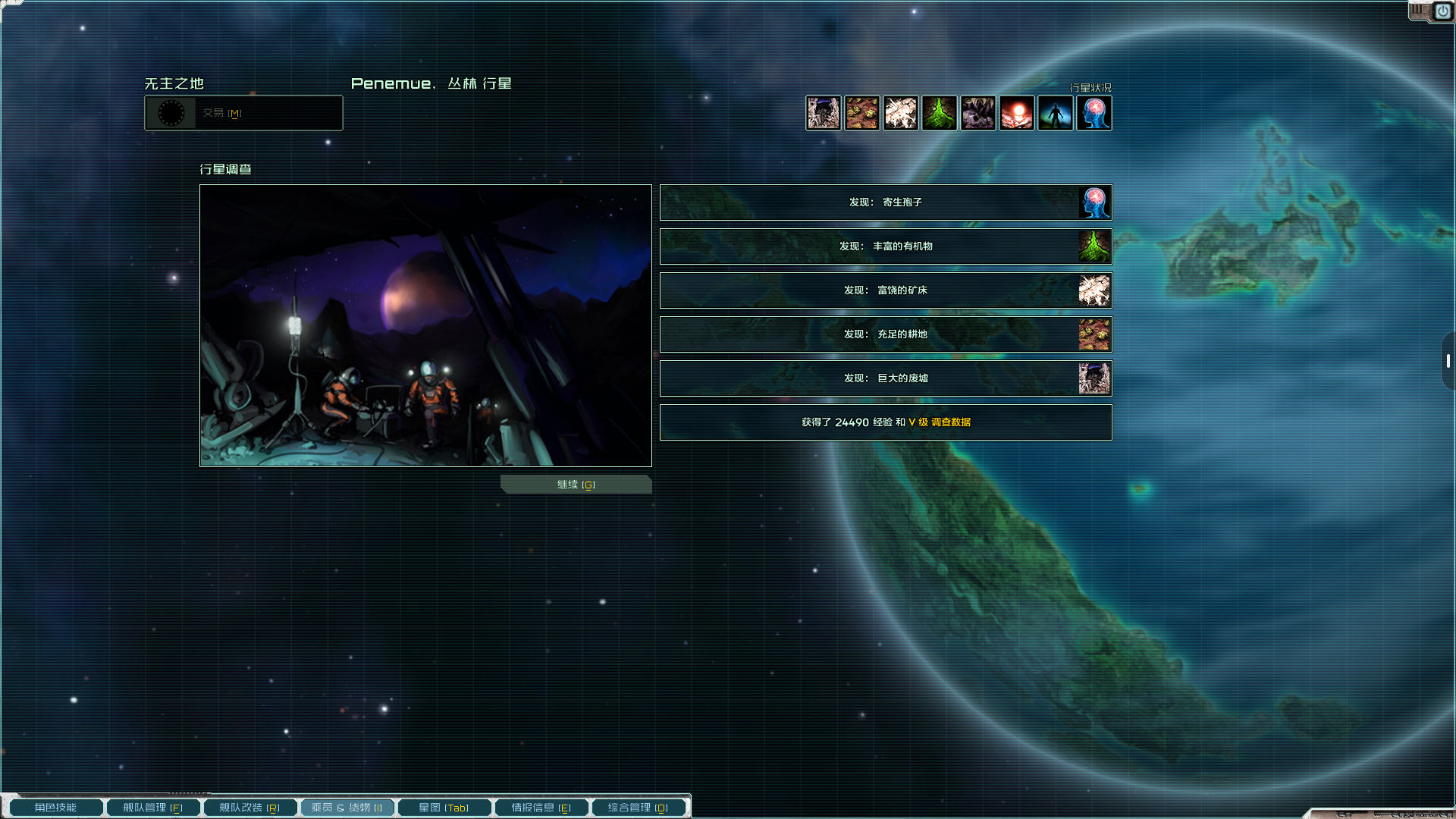Image resolution: width=1456 pixels, height=819 pixels.
Task: Open the 情报信息 intel tab
Action: [x=541, y=808]
